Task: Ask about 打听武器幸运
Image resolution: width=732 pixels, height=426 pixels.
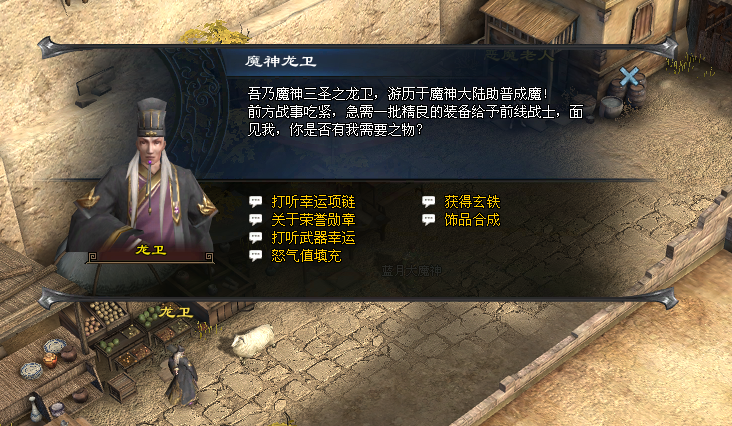Action: 313,237
